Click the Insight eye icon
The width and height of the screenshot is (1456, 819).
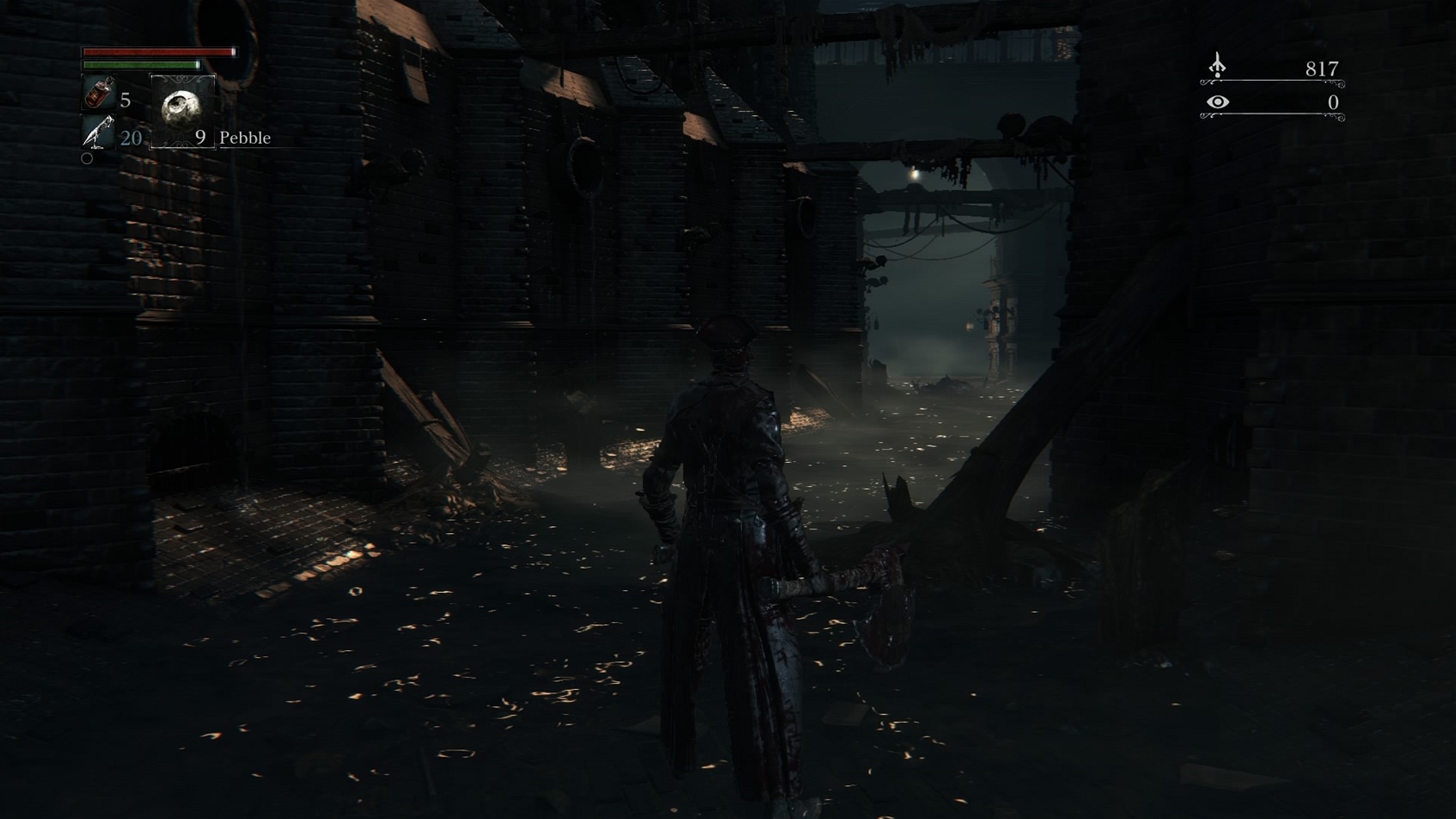(x=1218, y=102)
